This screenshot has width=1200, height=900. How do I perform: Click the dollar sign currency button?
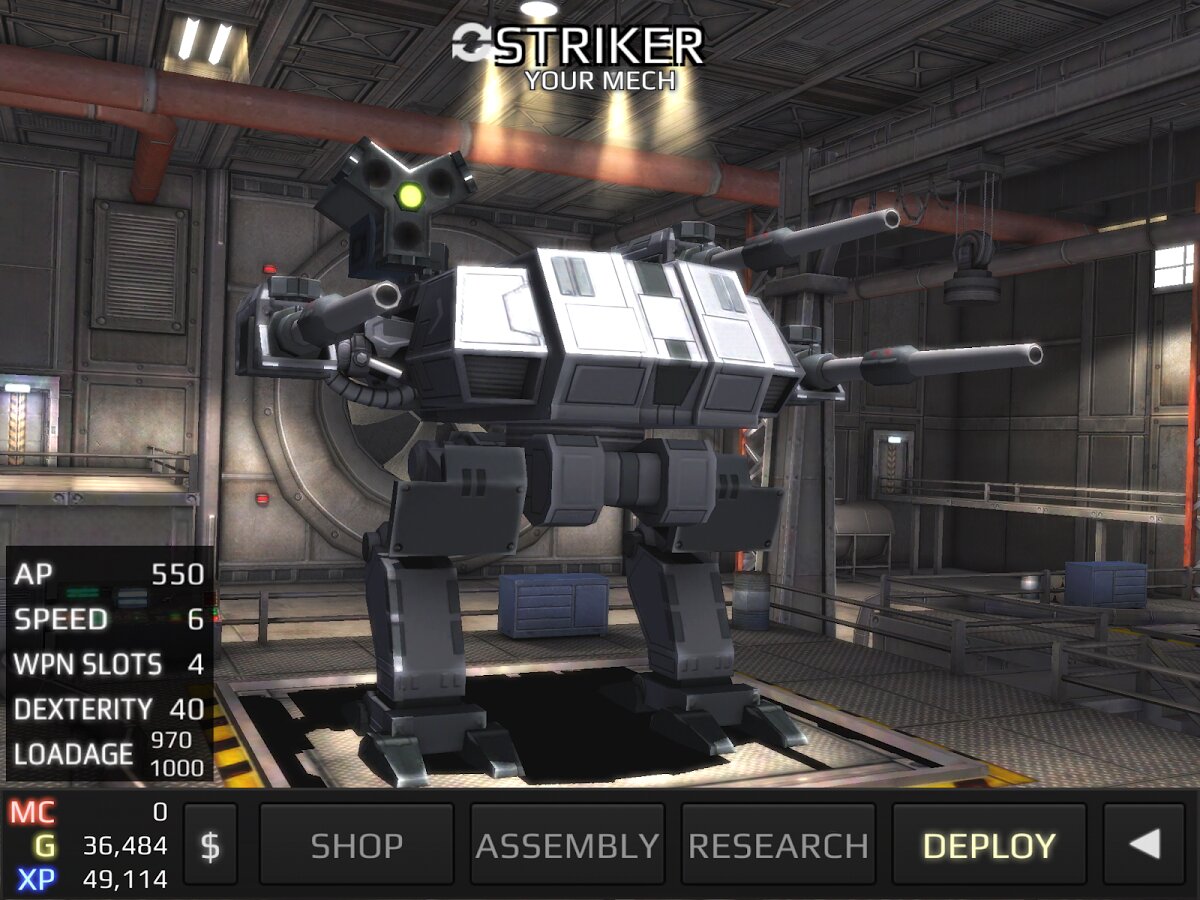pos(210,845)
